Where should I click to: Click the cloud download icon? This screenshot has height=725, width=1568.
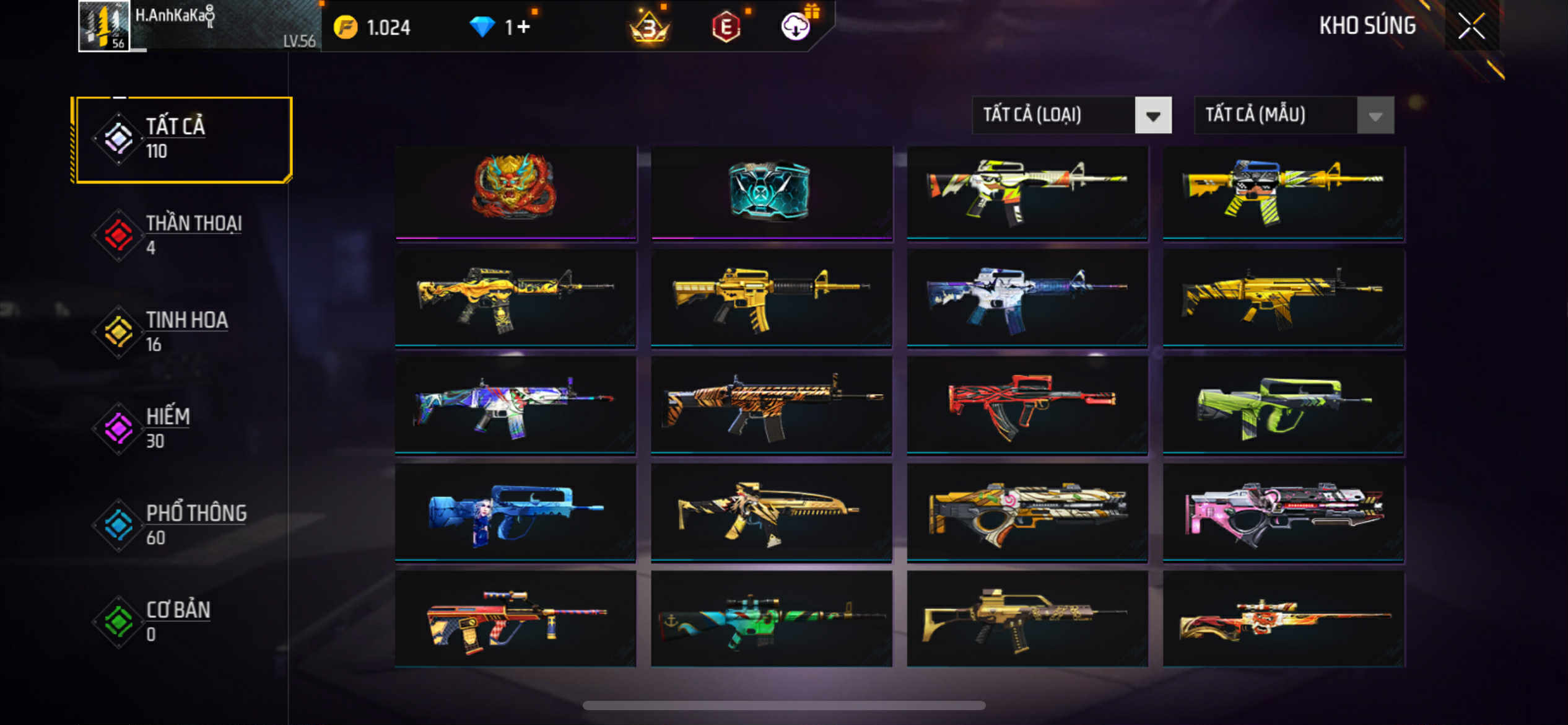click(x=796, y=27)
